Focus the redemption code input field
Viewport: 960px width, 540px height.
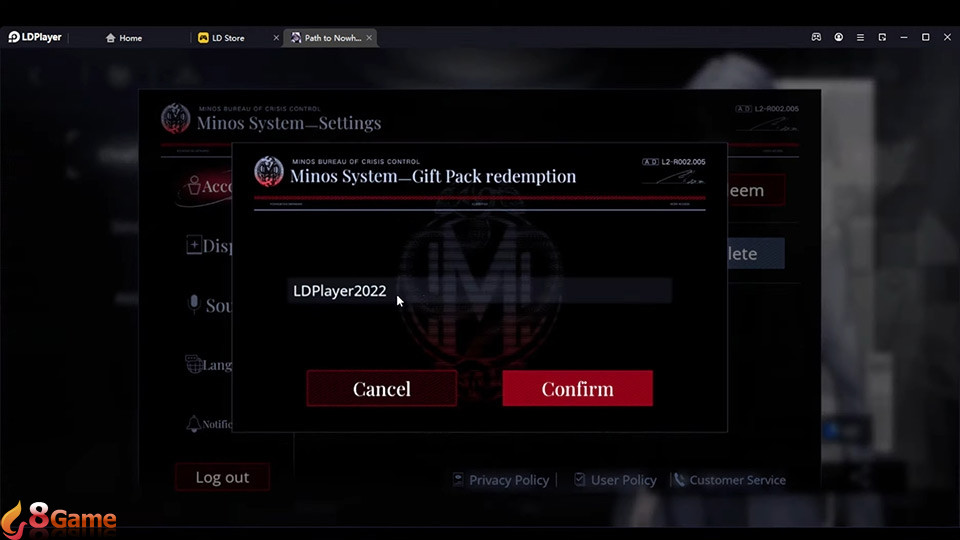pos(479,291)
